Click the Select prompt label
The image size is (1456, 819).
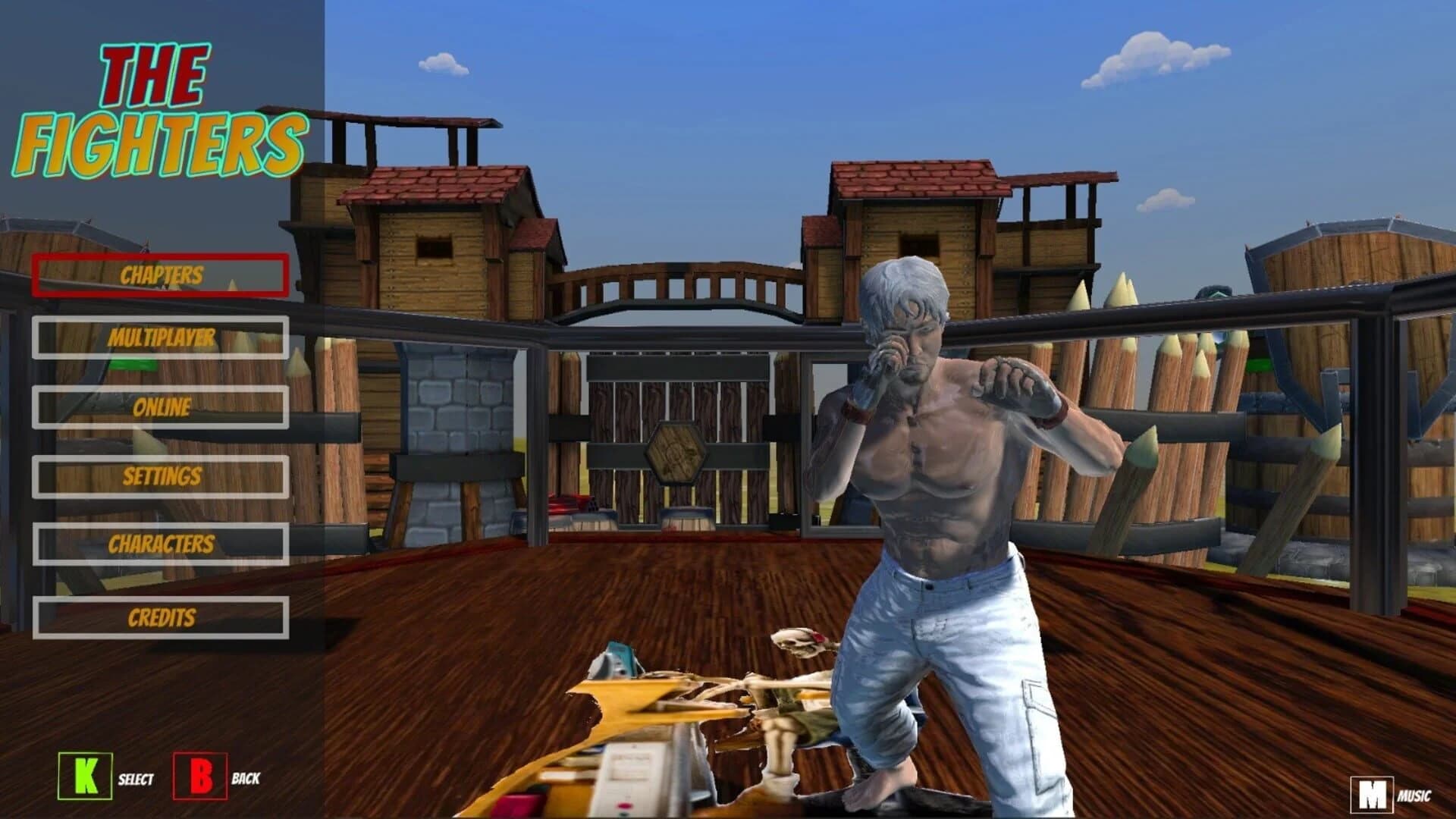(x=135, y=779)
